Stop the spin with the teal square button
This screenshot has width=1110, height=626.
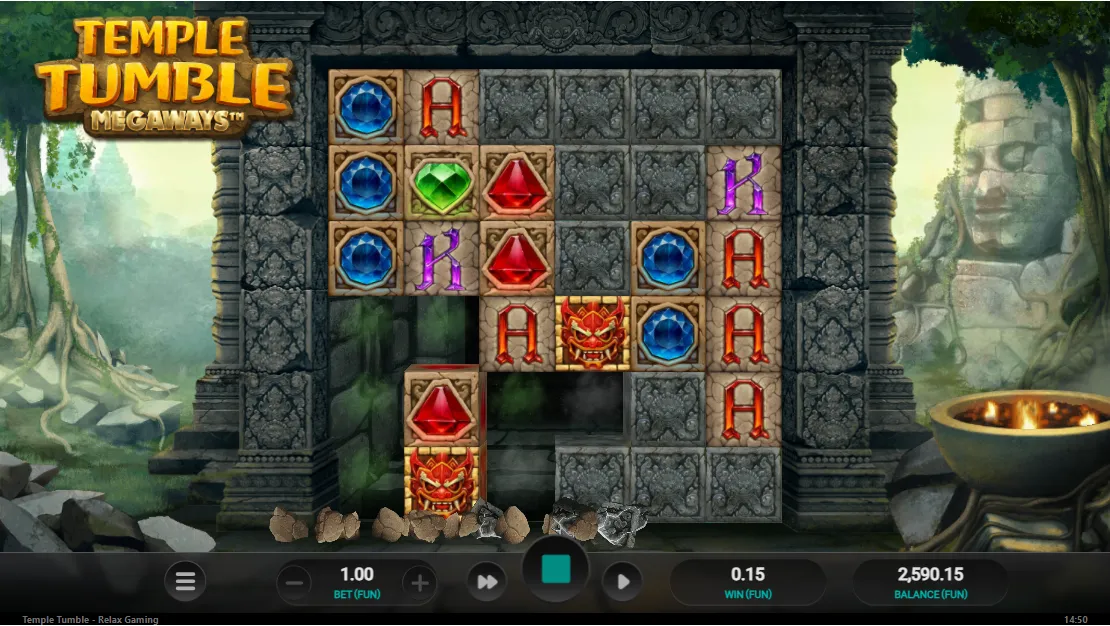[556, 571]
